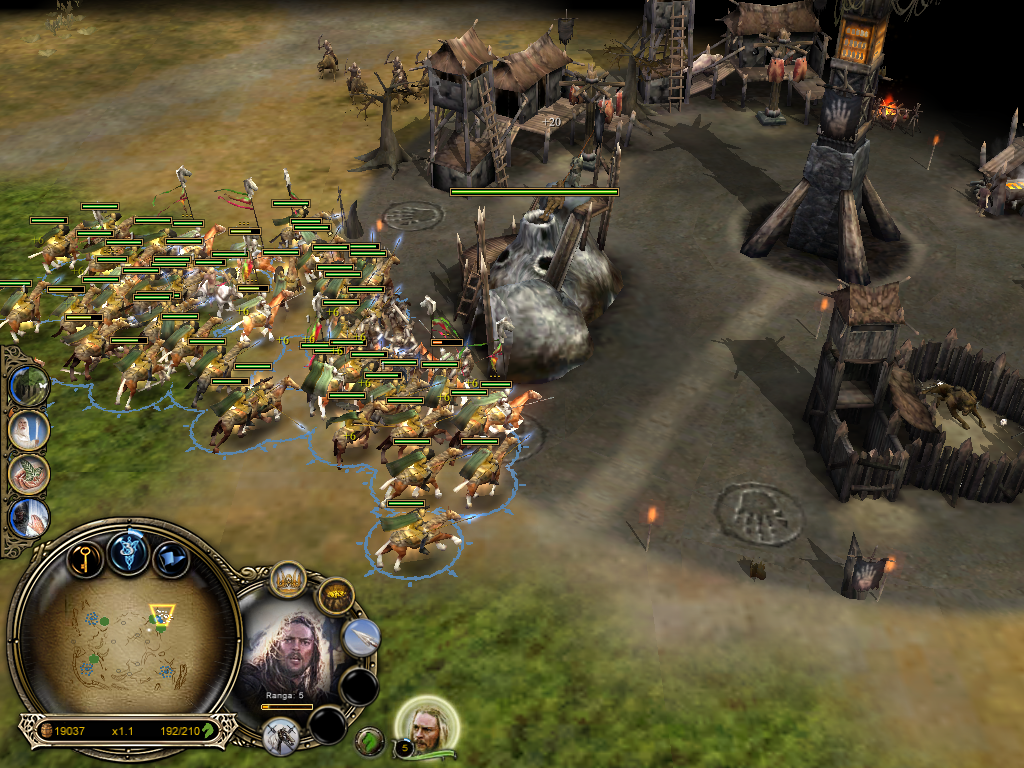Open the golden key options button

86,558
